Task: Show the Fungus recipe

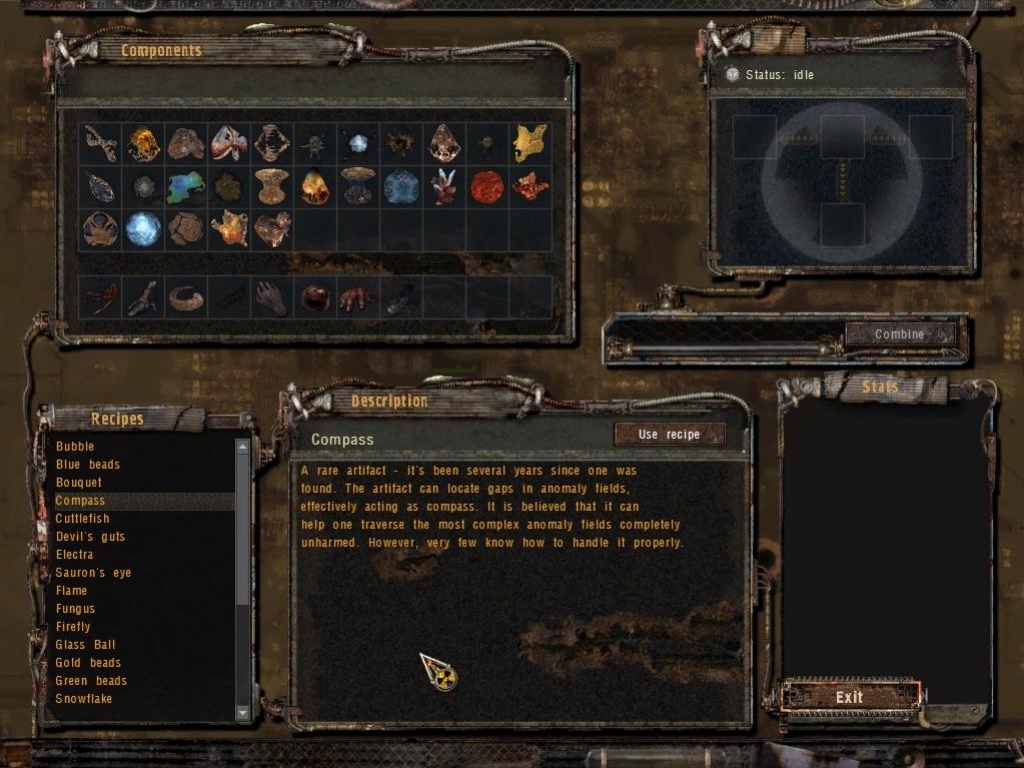Action: coord(76,608)
